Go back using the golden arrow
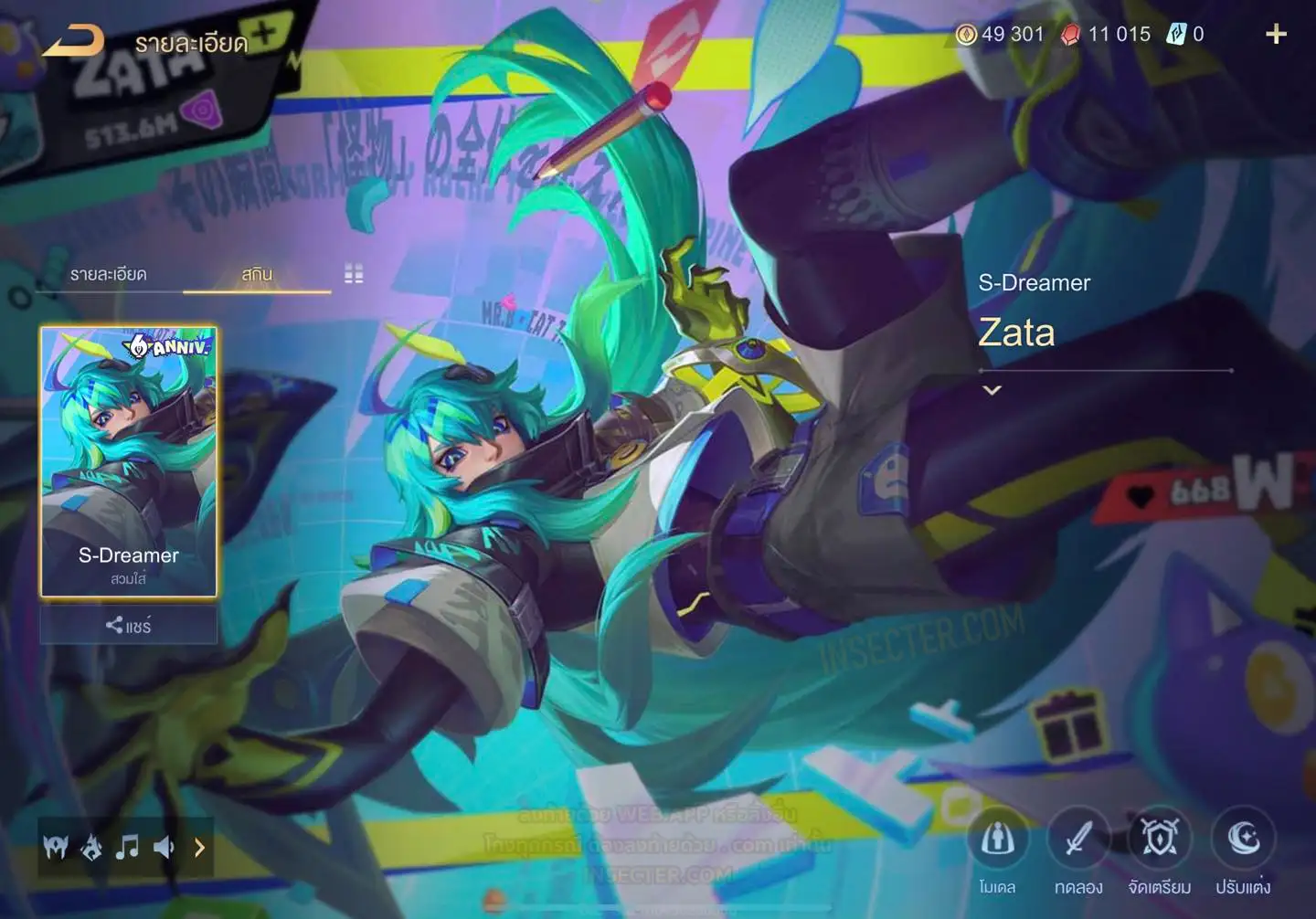This screenshot has width=1316, height=919. coord(73,42)
